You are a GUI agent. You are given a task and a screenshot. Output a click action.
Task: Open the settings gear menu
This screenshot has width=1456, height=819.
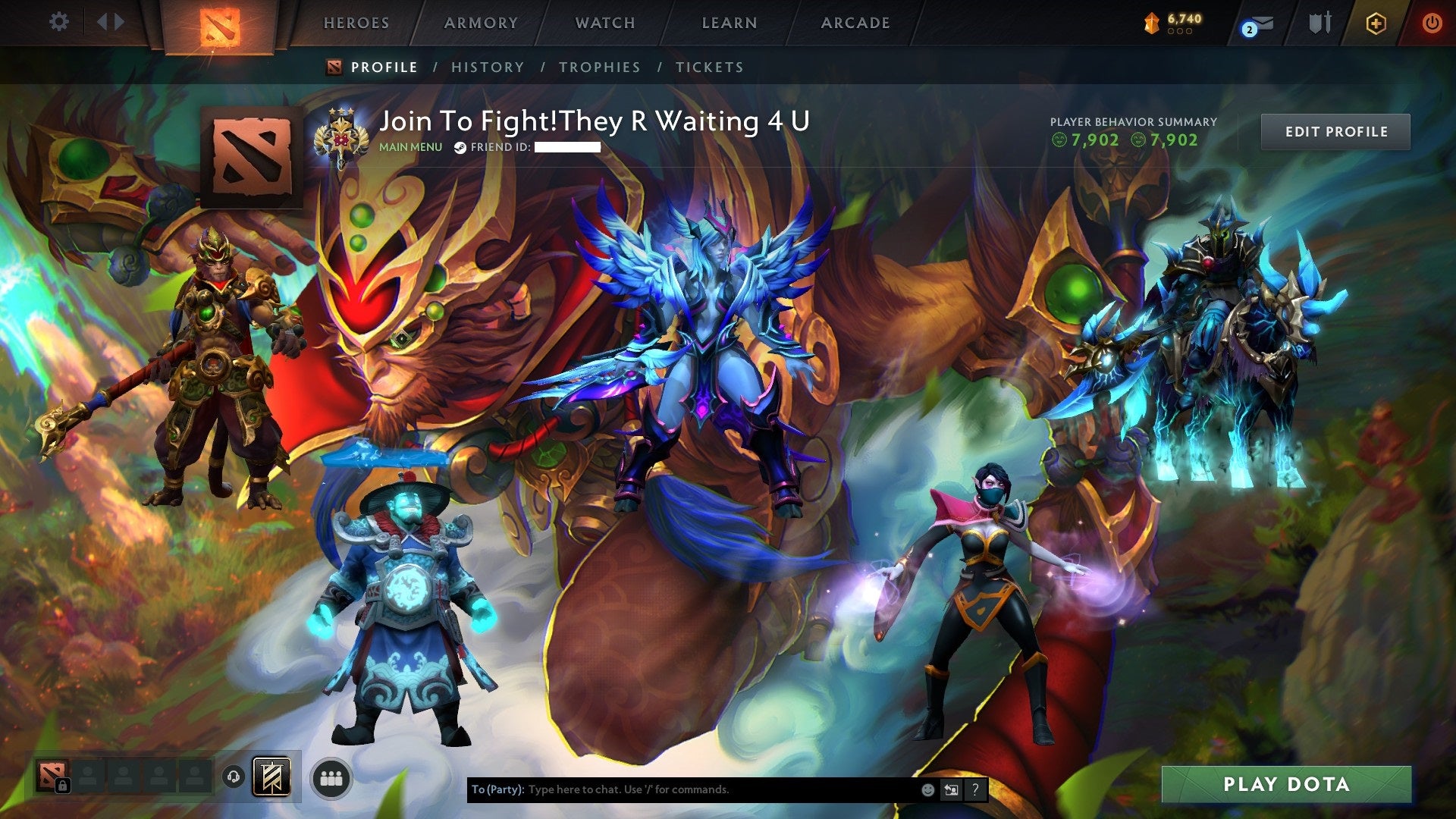(x=59, y=22)
